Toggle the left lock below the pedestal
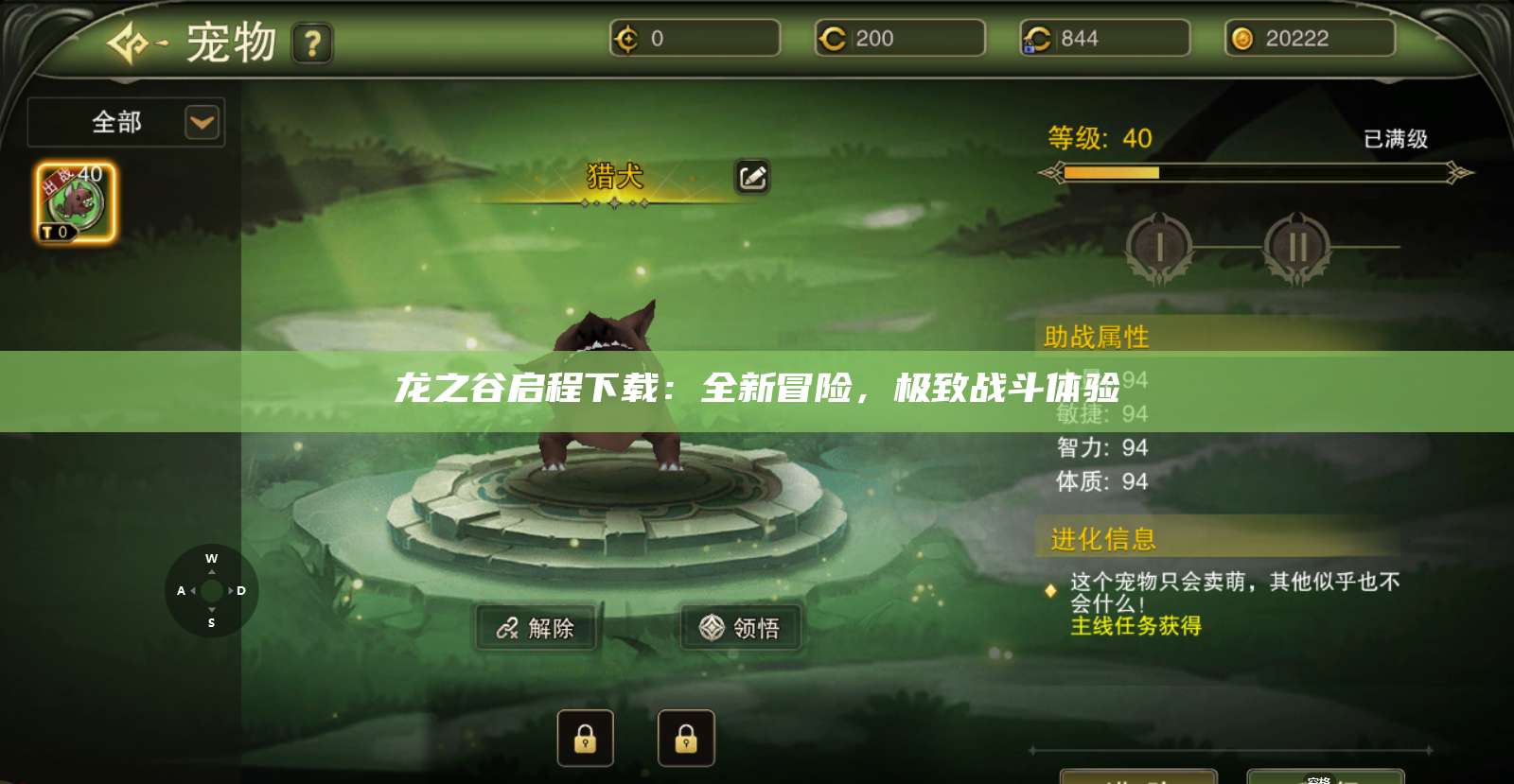Screen dimensions: 1514x784 (586, 738)
